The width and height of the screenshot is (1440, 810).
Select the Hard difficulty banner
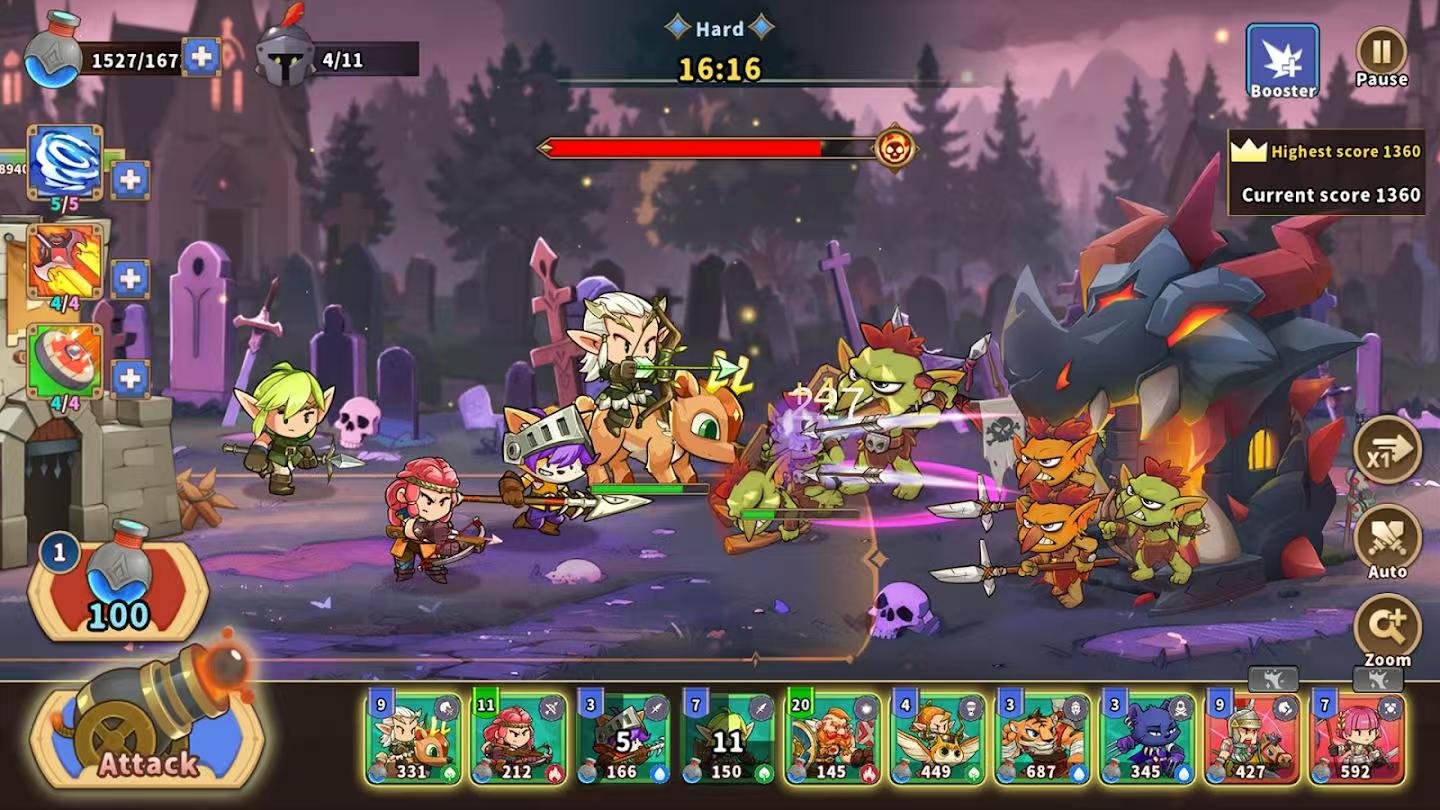tap(719, 29)
